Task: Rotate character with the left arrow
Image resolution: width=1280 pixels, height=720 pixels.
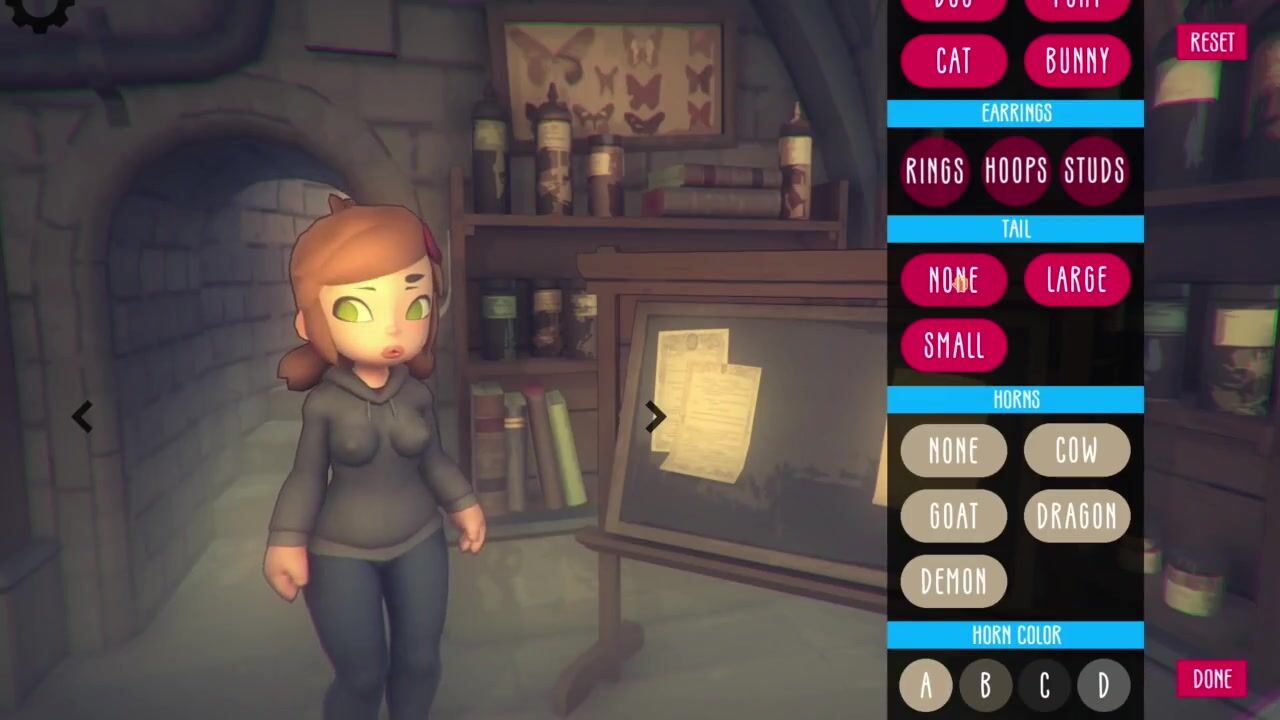Action: pos(82,417)
